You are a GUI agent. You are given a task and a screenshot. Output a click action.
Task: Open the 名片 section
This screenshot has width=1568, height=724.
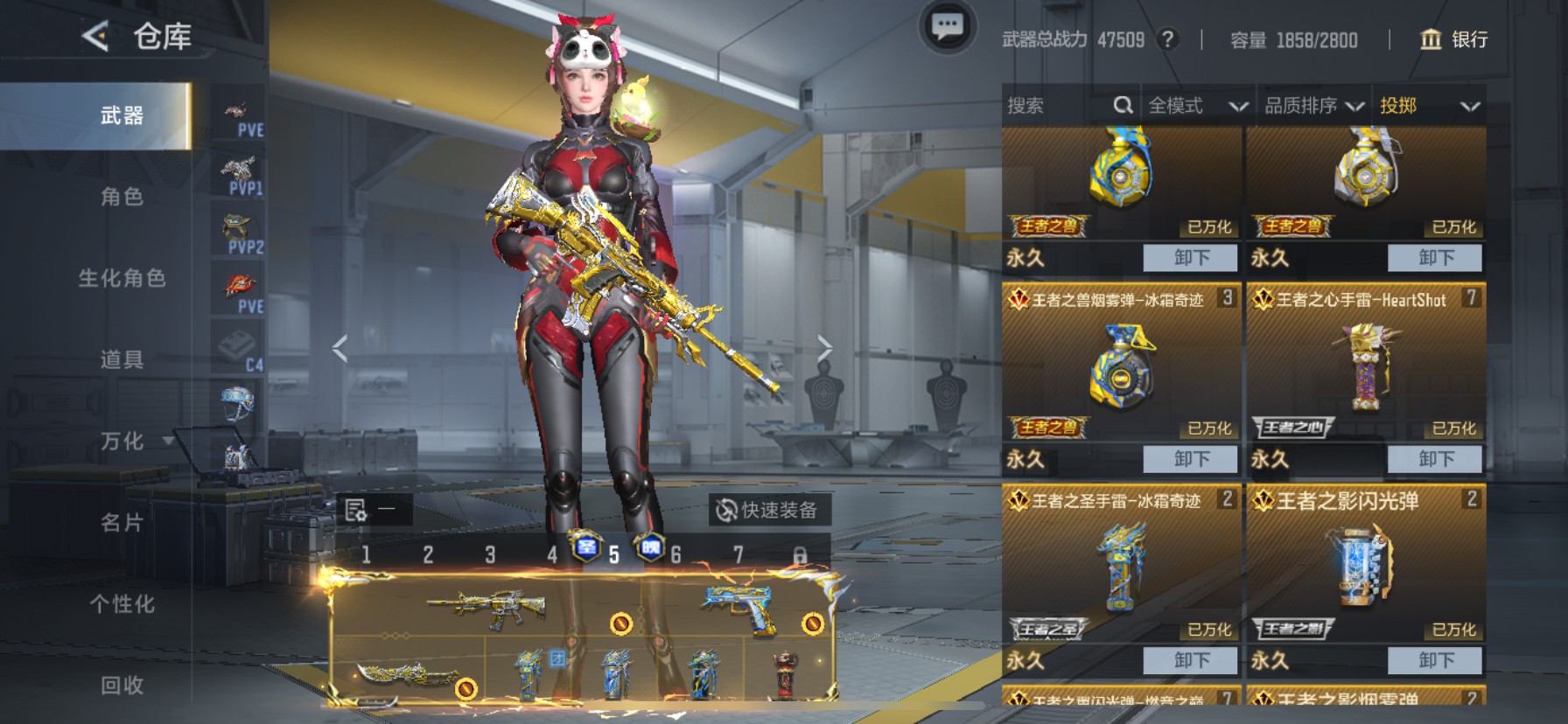(x=122, y=522)
